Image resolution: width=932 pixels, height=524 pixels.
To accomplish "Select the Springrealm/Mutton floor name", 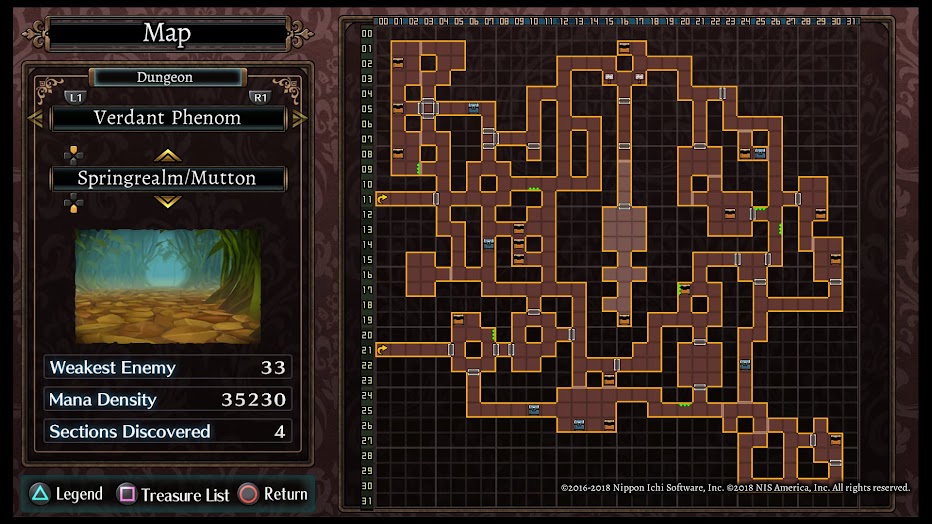I will [168, 179].
